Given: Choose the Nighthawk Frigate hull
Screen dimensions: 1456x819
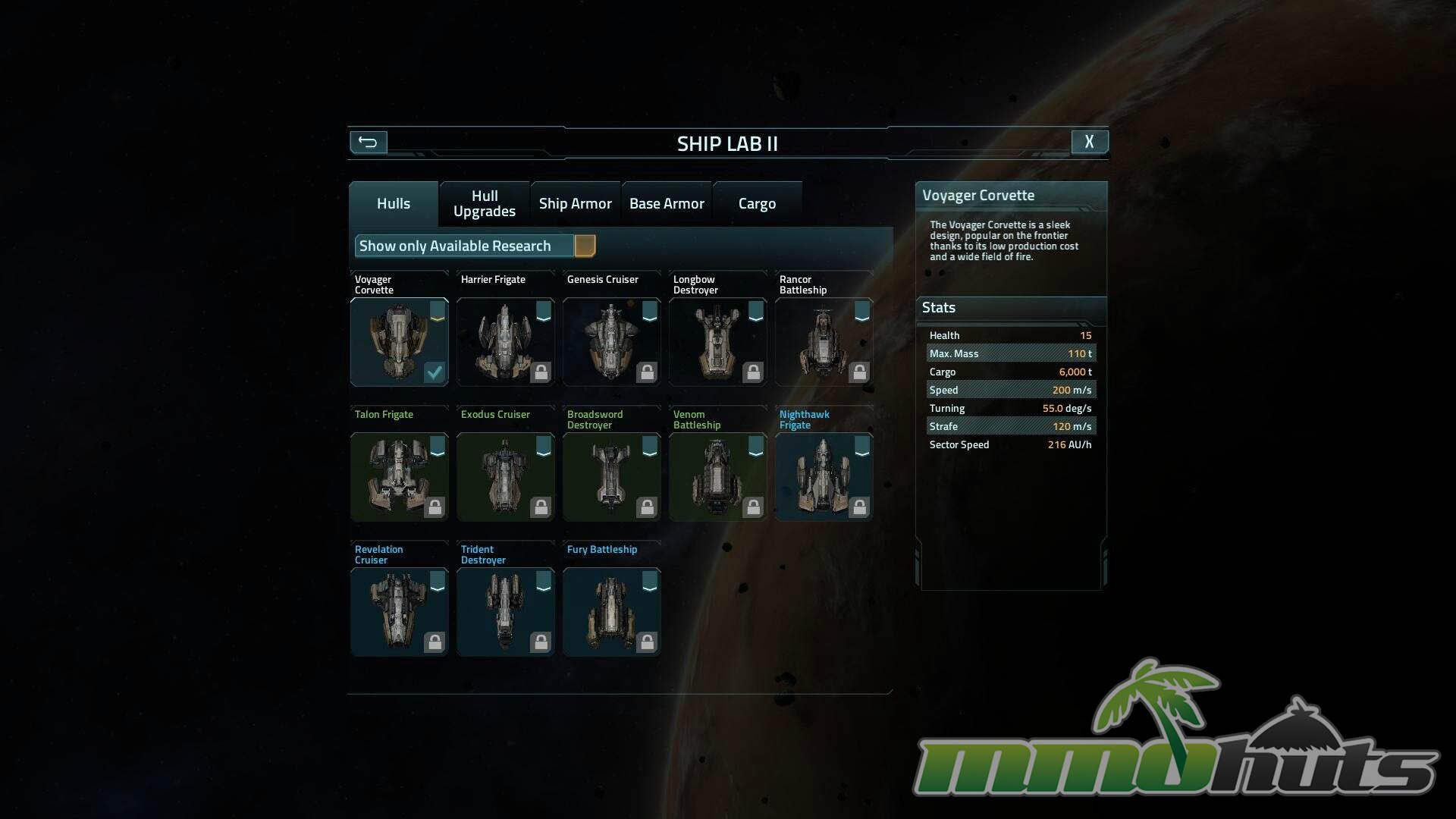Looking at the screenshot, I should pos(824,477).
